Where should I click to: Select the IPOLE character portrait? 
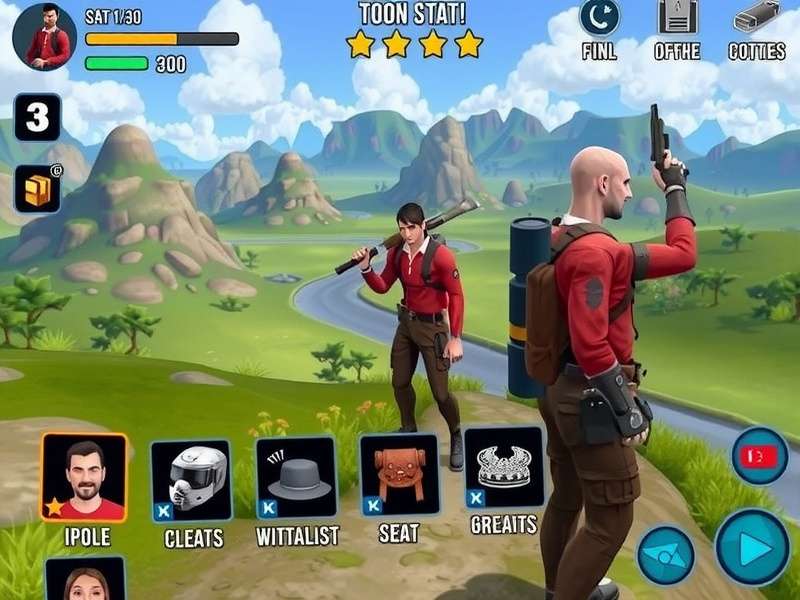point(84,477)
